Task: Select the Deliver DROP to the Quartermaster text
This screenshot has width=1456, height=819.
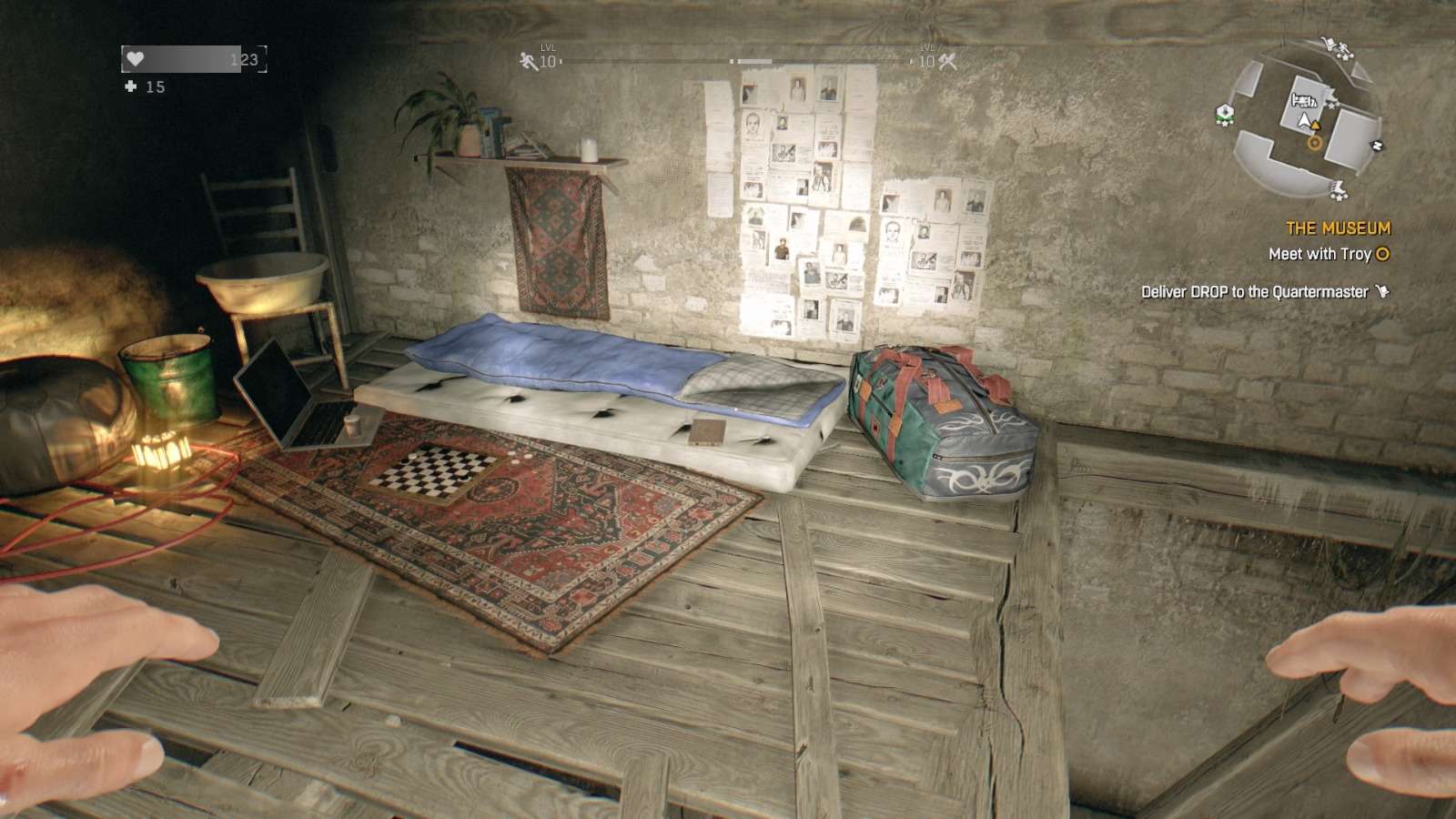Action: point(1255,290)
